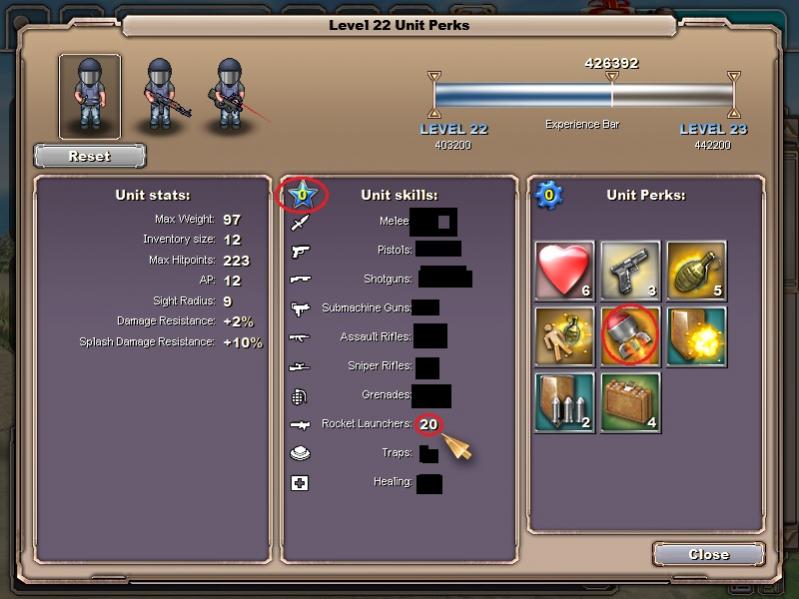The height and width of the screenshot is (599, 799).
Task: Pick the unit with the laser-sighted rifle
Action: click(x=230, y=96)
